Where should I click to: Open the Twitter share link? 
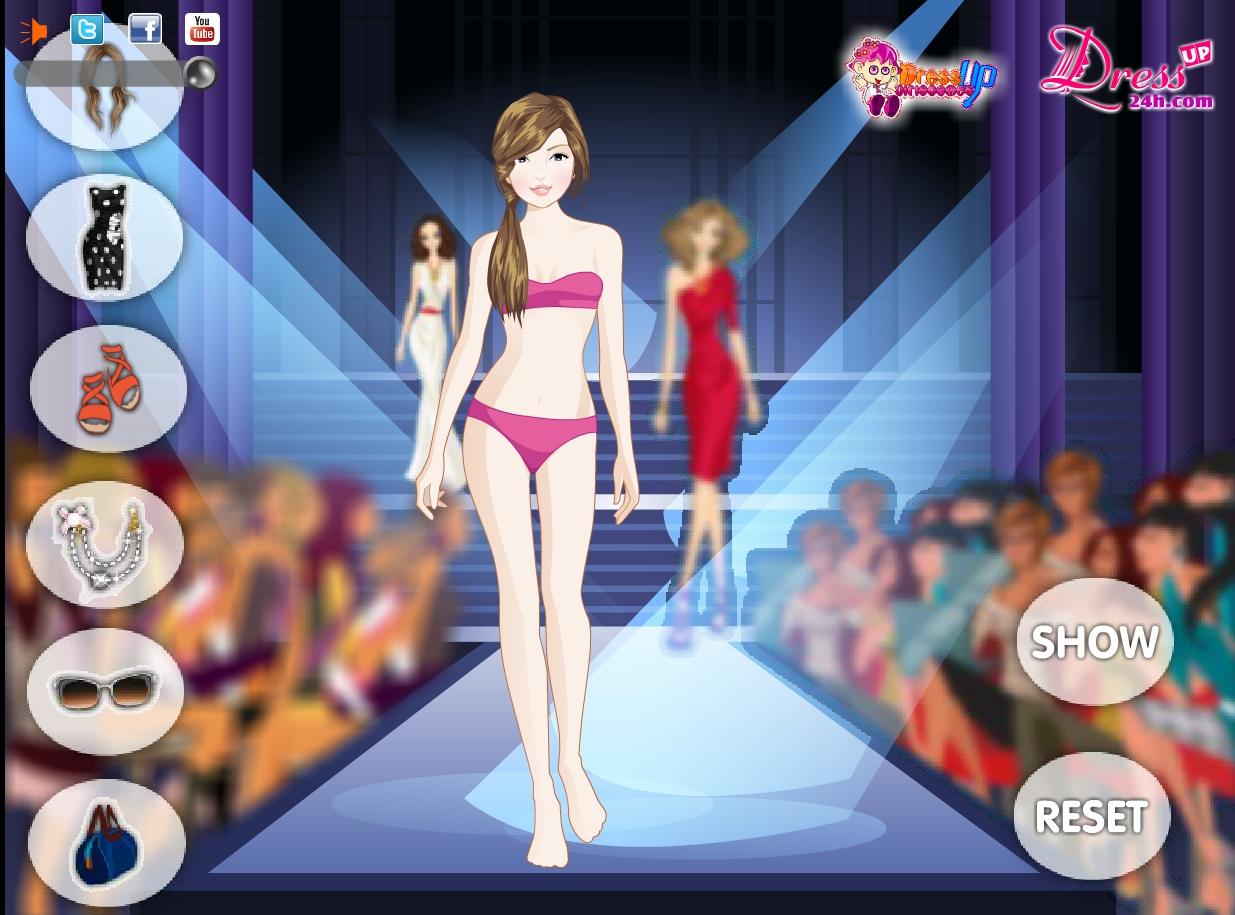click(87, 30)
